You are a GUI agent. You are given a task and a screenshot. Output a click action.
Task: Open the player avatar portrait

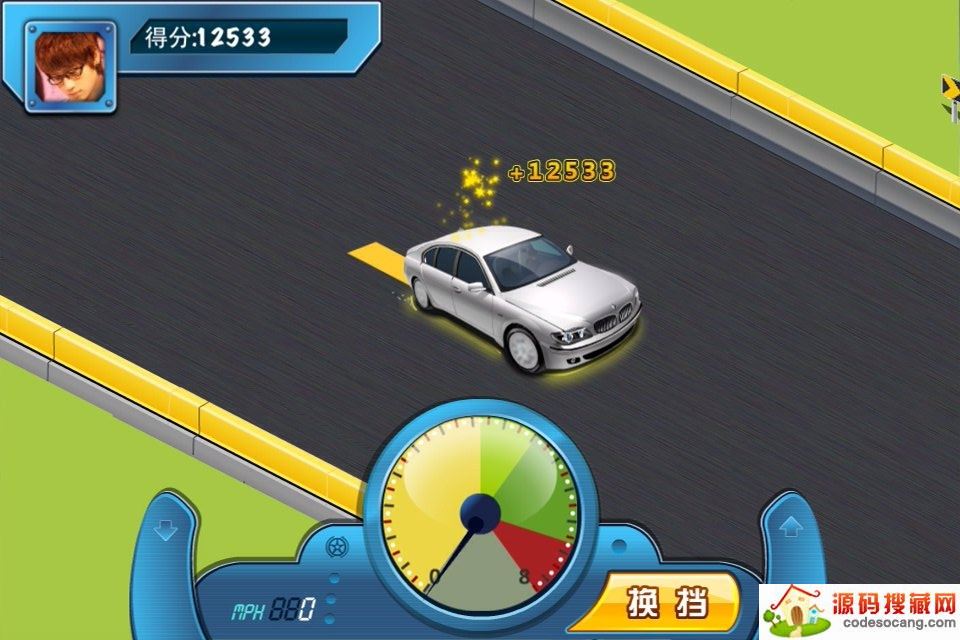pos(70,70)
